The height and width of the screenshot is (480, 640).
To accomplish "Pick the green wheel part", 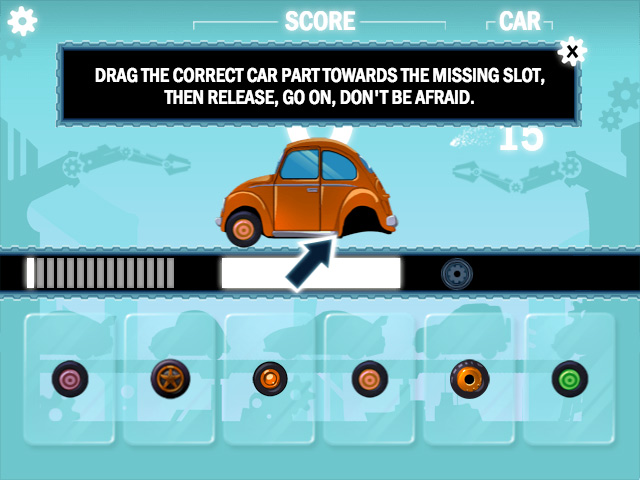I will 570,379.
